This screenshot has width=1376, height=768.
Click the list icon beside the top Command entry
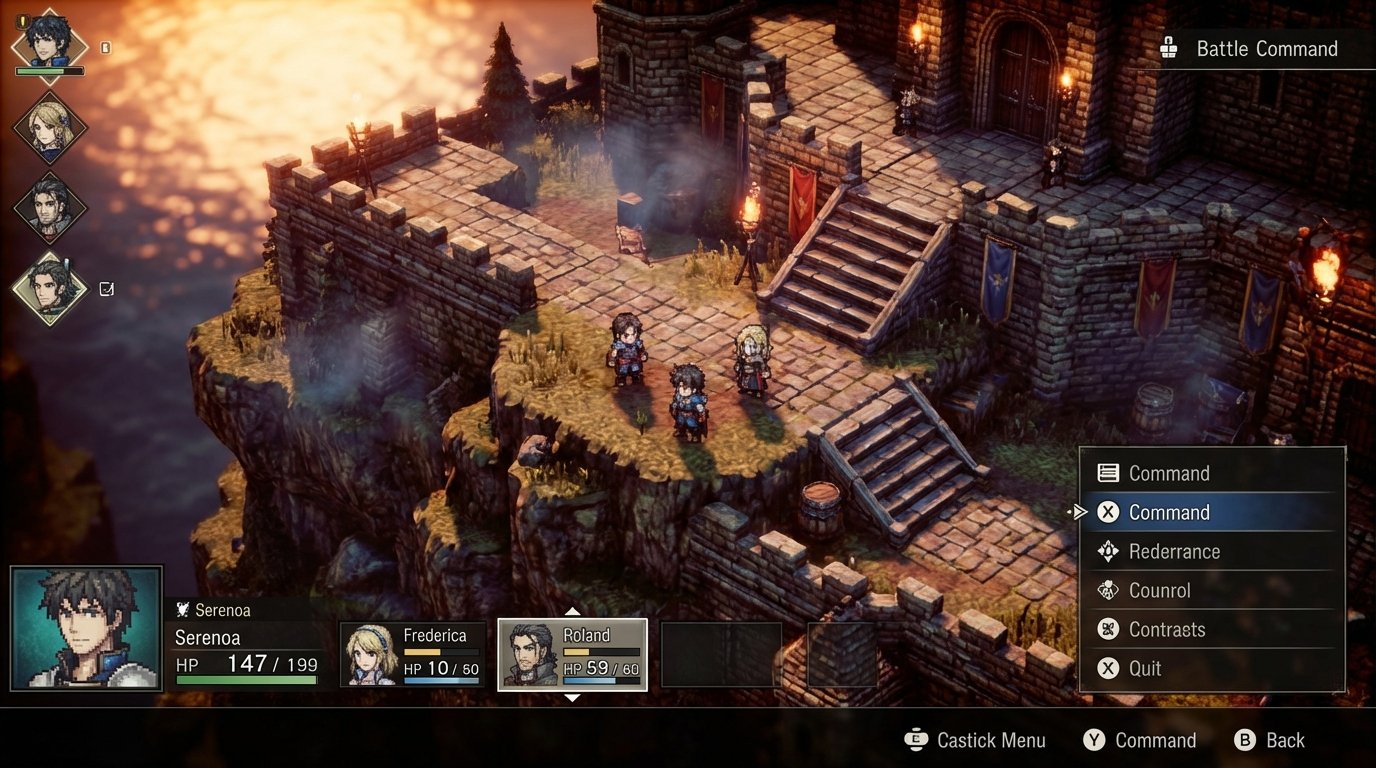1108,473
